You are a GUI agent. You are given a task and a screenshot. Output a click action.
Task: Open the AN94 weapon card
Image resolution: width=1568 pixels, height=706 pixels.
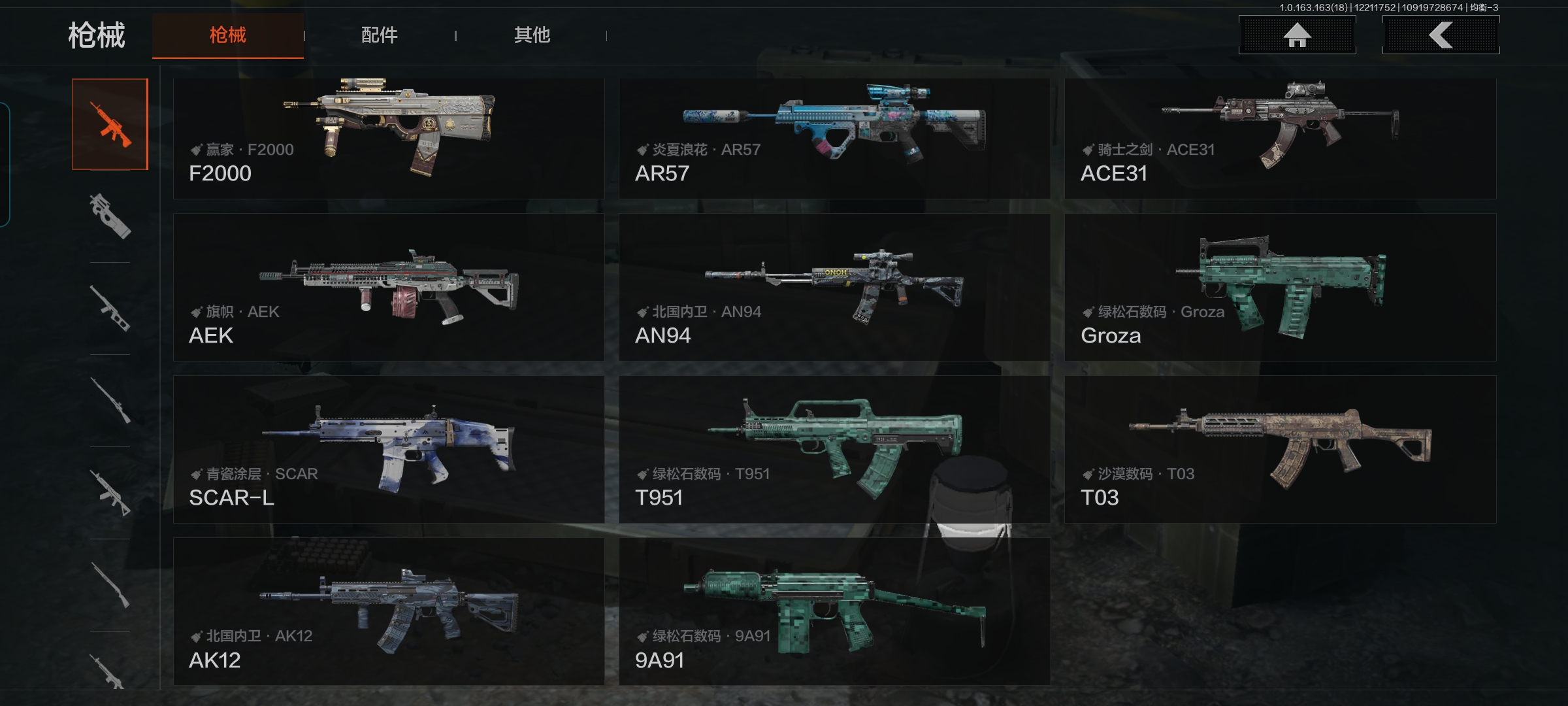834,287
